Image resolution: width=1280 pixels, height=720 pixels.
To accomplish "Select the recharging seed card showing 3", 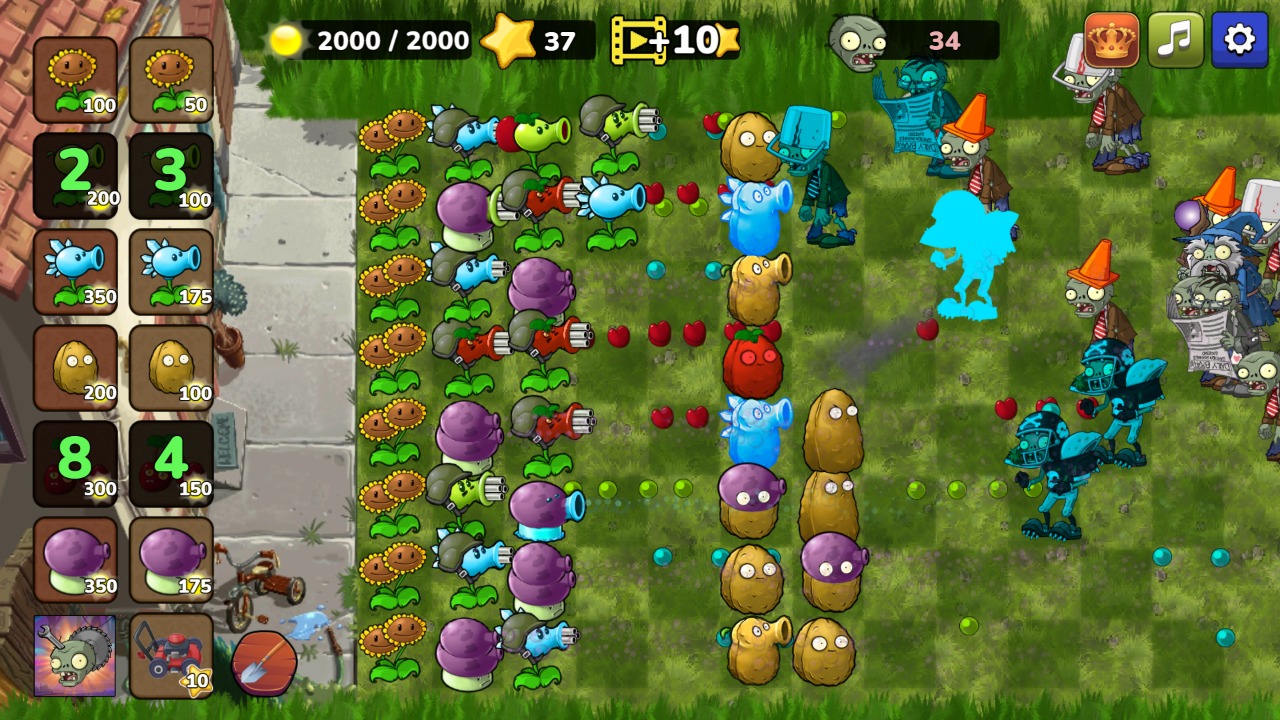I will click(170, 170).
